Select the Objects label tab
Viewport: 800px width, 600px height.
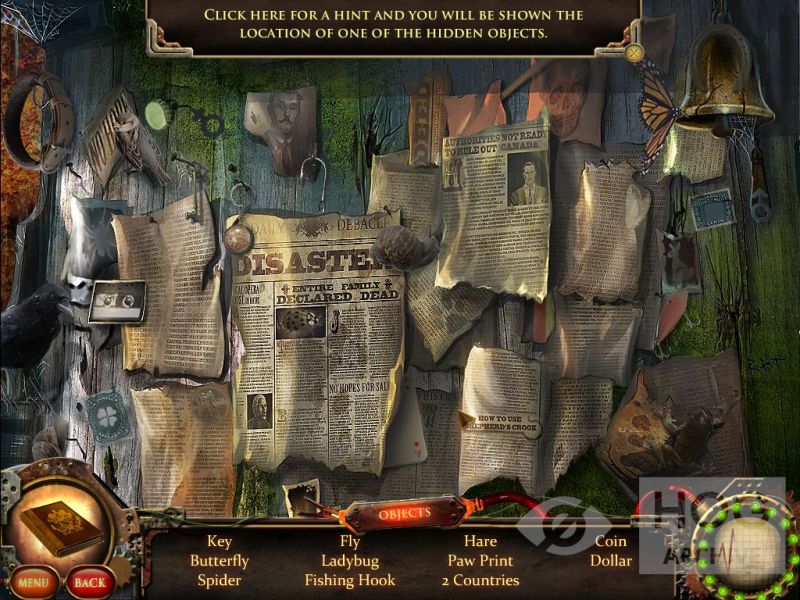(x=404, y=514)
